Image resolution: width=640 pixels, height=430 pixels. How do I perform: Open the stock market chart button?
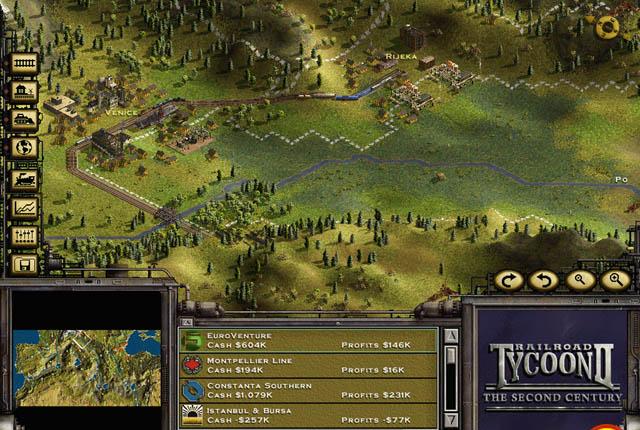click(x=24, y=207)
